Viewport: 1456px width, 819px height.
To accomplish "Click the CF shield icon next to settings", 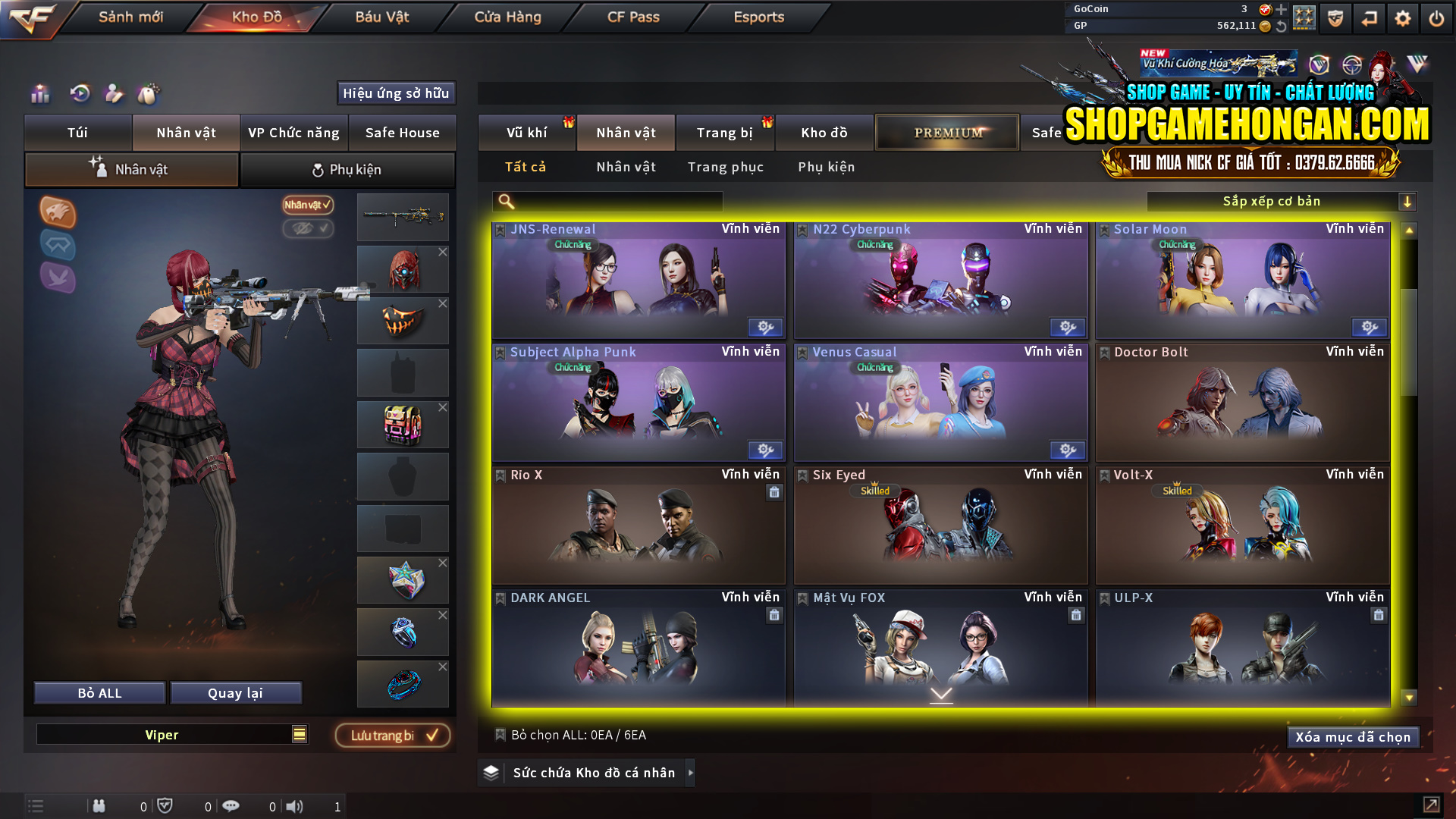I will coord(1335,17).
